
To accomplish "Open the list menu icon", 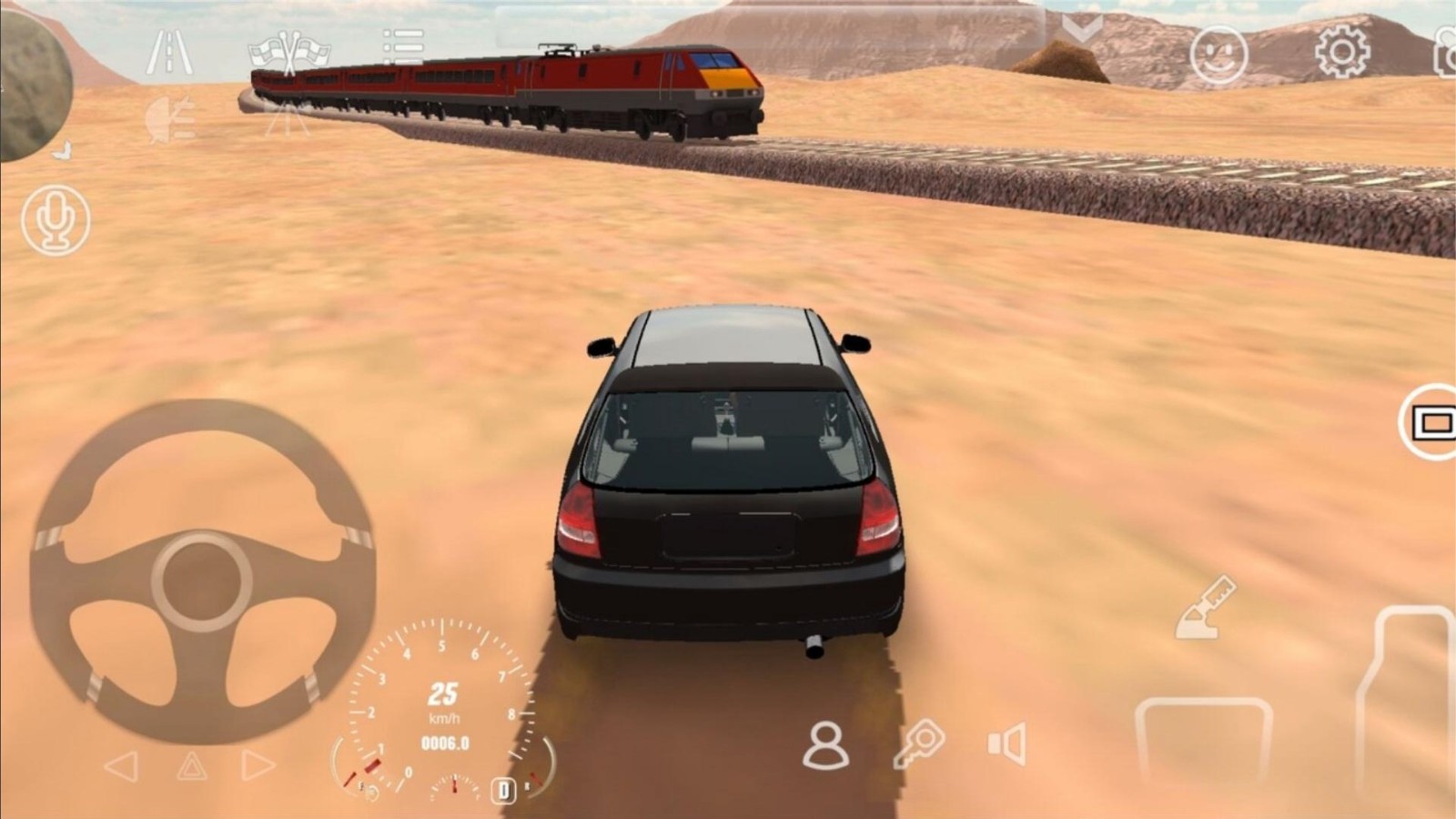I will click(402, 47).
